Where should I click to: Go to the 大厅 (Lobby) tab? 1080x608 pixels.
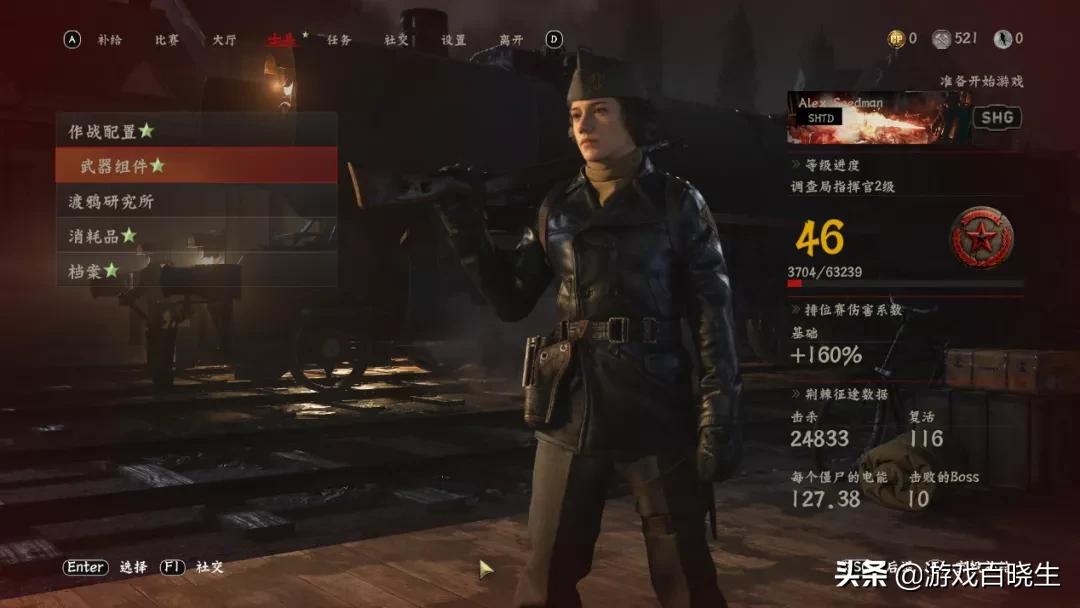(x=224, y=40)
